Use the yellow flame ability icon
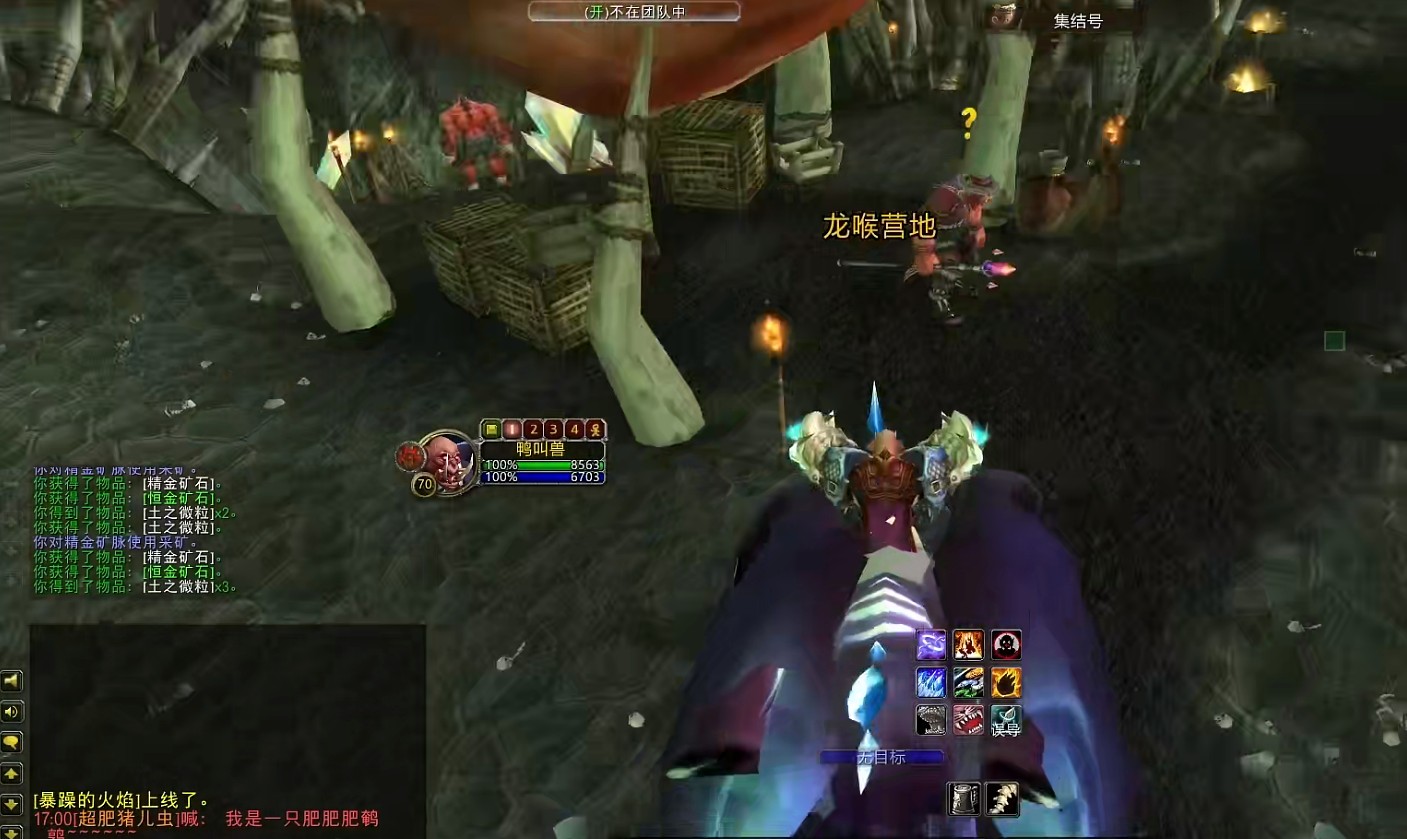This screenshot has height=839, width=1407. [x=1004, y=682]
